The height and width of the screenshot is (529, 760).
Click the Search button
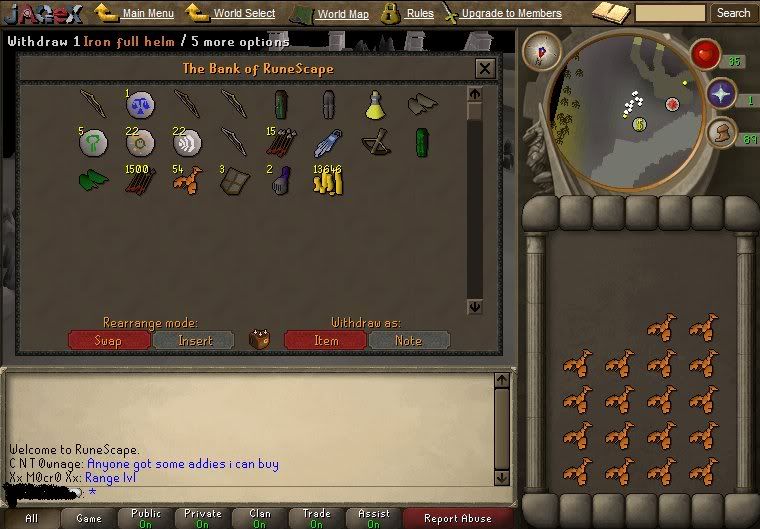click(733, 13)
